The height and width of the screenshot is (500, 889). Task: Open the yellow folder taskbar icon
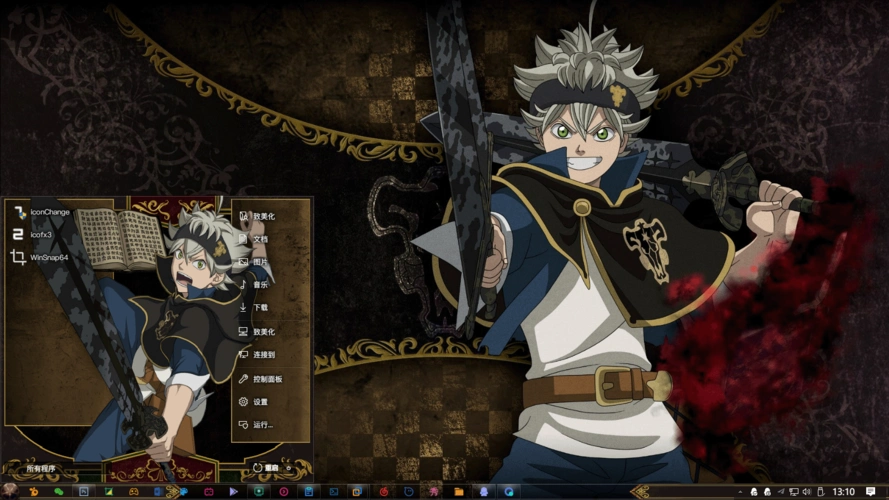(x=458, y=492)
